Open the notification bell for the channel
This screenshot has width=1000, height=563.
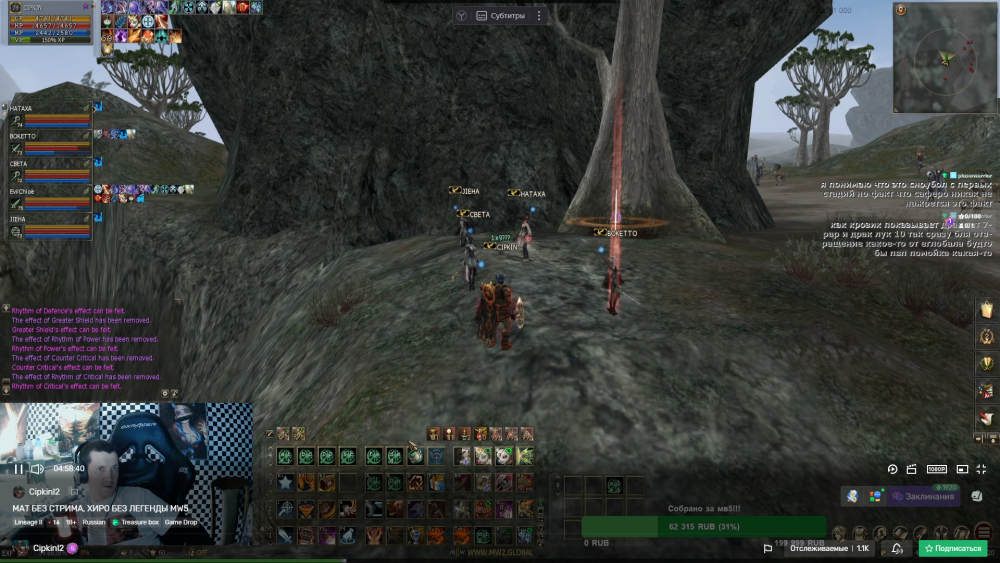[x=897, y=548]
